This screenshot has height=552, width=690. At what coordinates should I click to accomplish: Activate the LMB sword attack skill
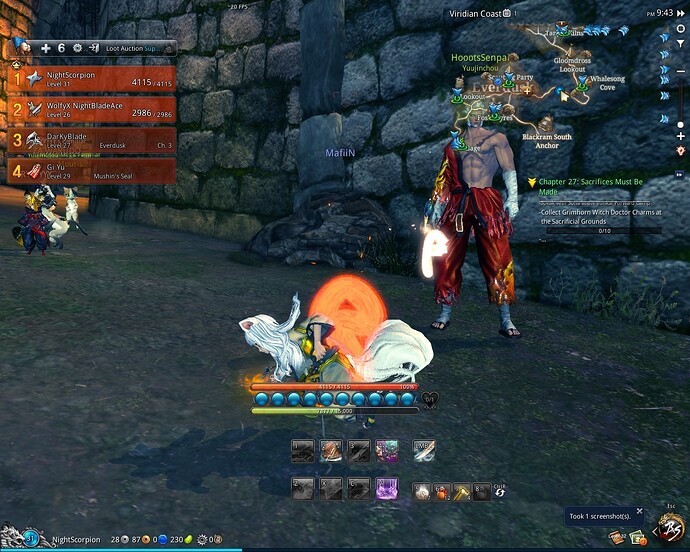pos(424,450)
